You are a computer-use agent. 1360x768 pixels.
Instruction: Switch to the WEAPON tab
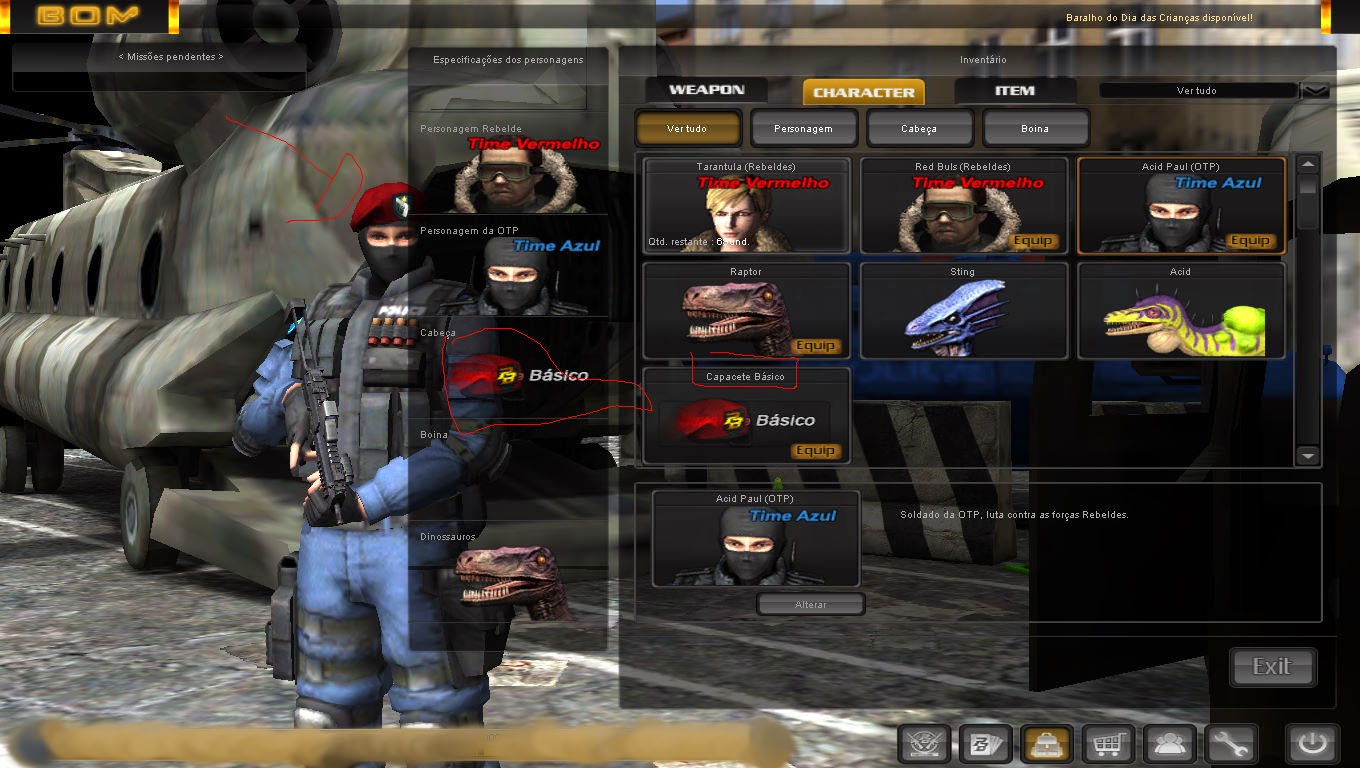[706, 89]
